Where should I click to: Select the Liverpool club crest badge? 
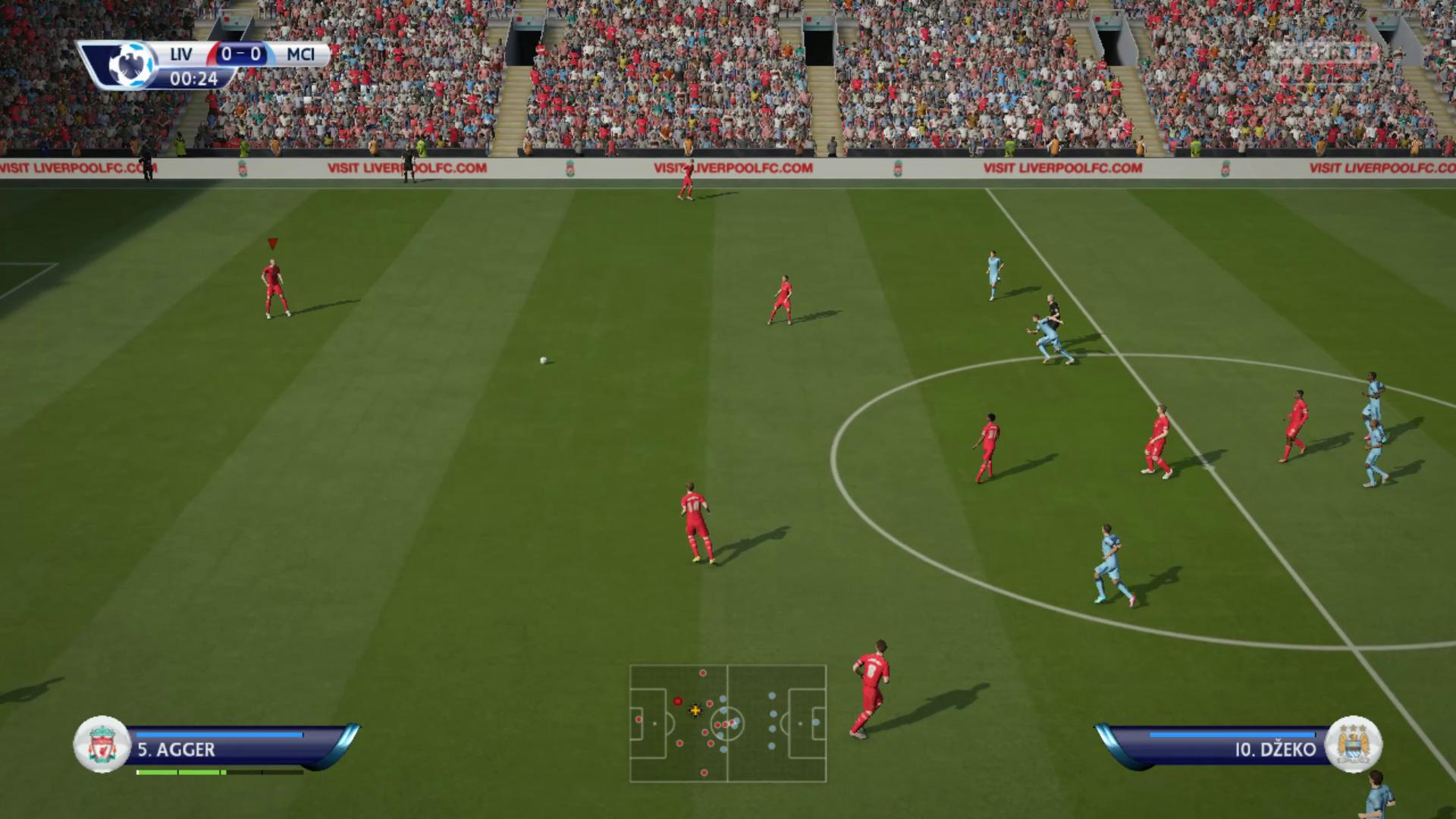point(102,745)
